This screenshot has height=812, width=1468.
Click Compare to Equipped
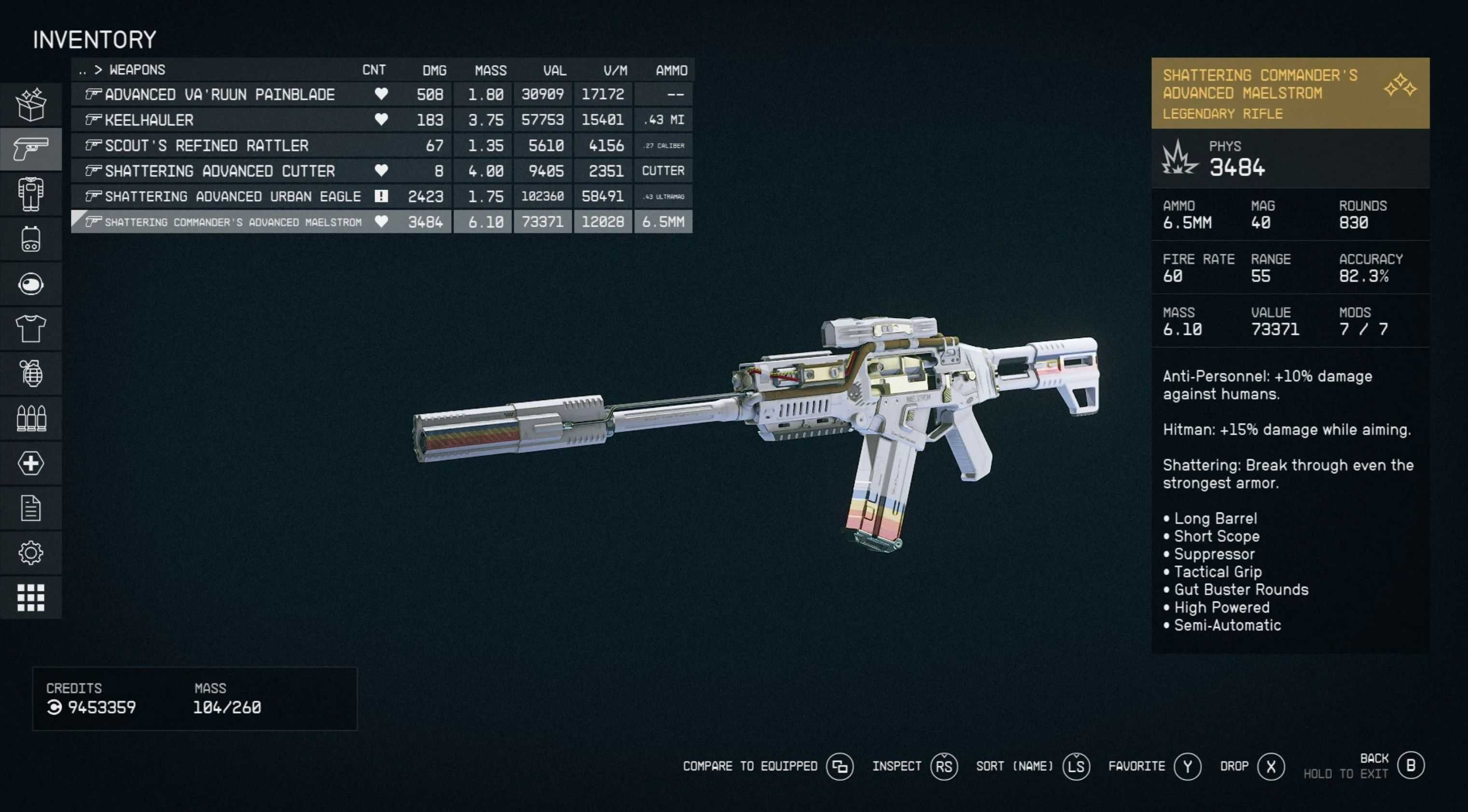(x=750, y=766)
